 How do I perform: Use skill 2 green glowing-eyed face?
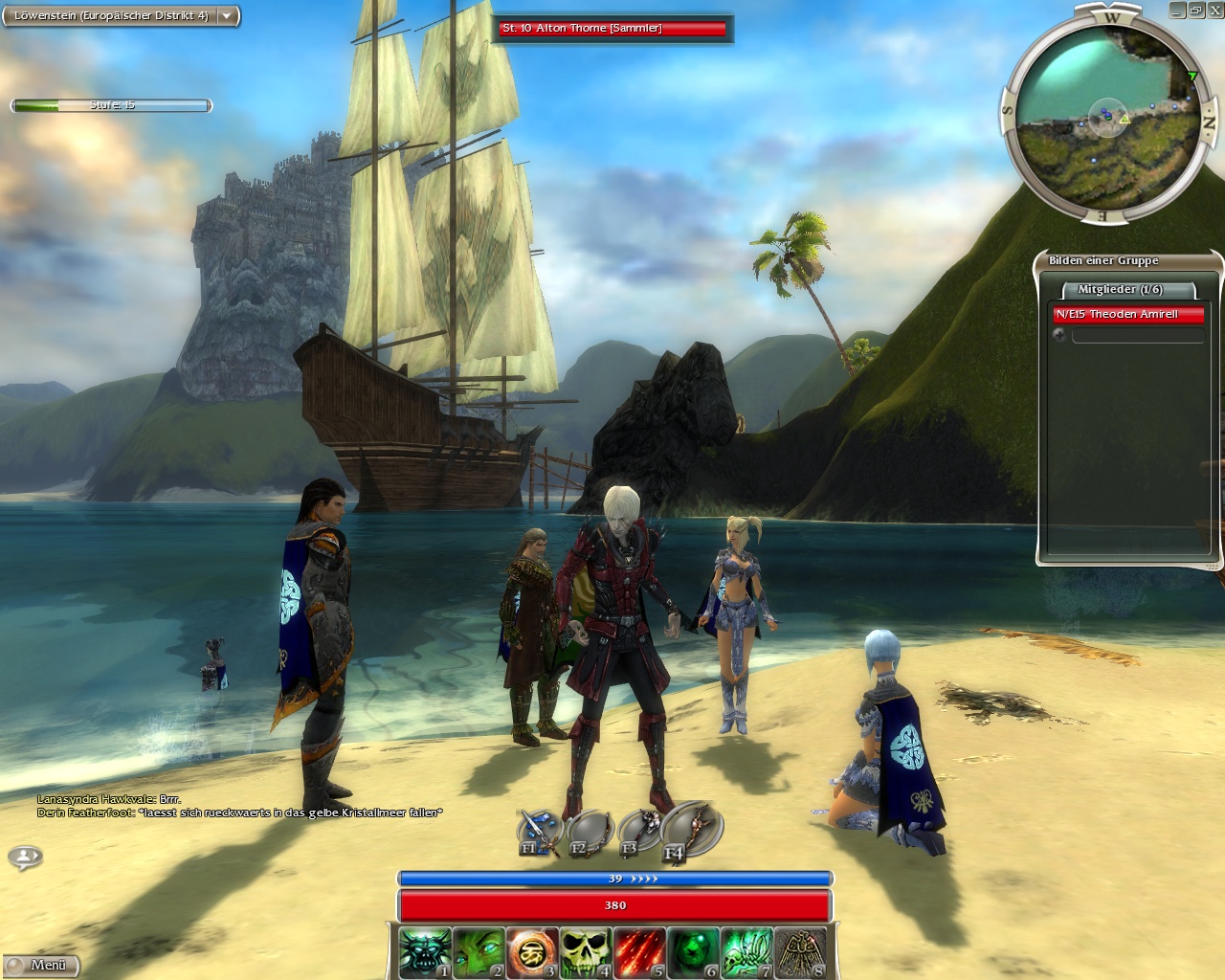click(478, 952)
